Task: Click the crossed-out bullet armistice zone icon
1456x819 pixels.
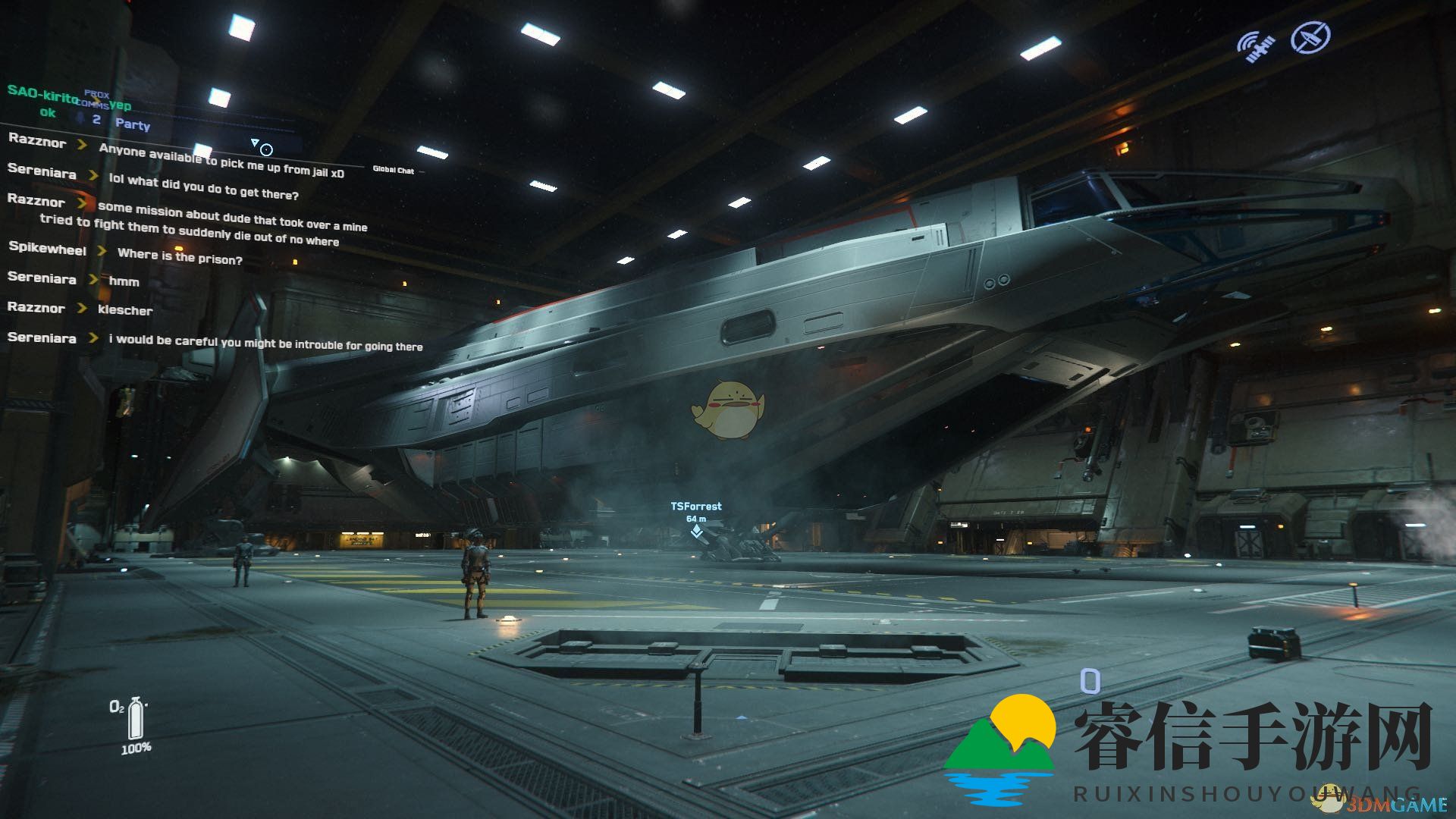Action: pyautogui.click(x=1310, y=36)
